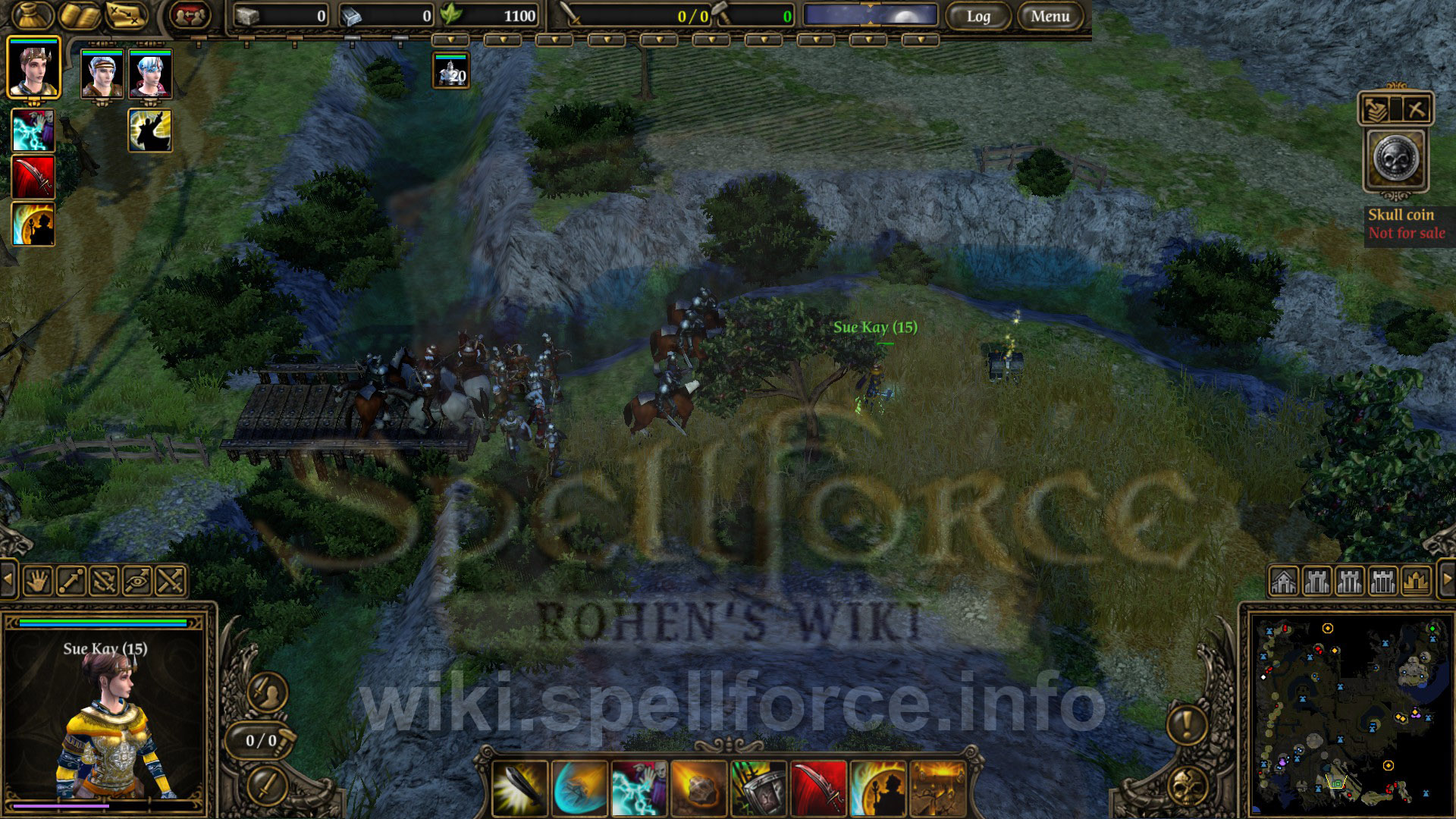This screenshot has height=819, width=1456.
Task: Click the exclamation mark alert button
Action: click(x=1187, y=724)
